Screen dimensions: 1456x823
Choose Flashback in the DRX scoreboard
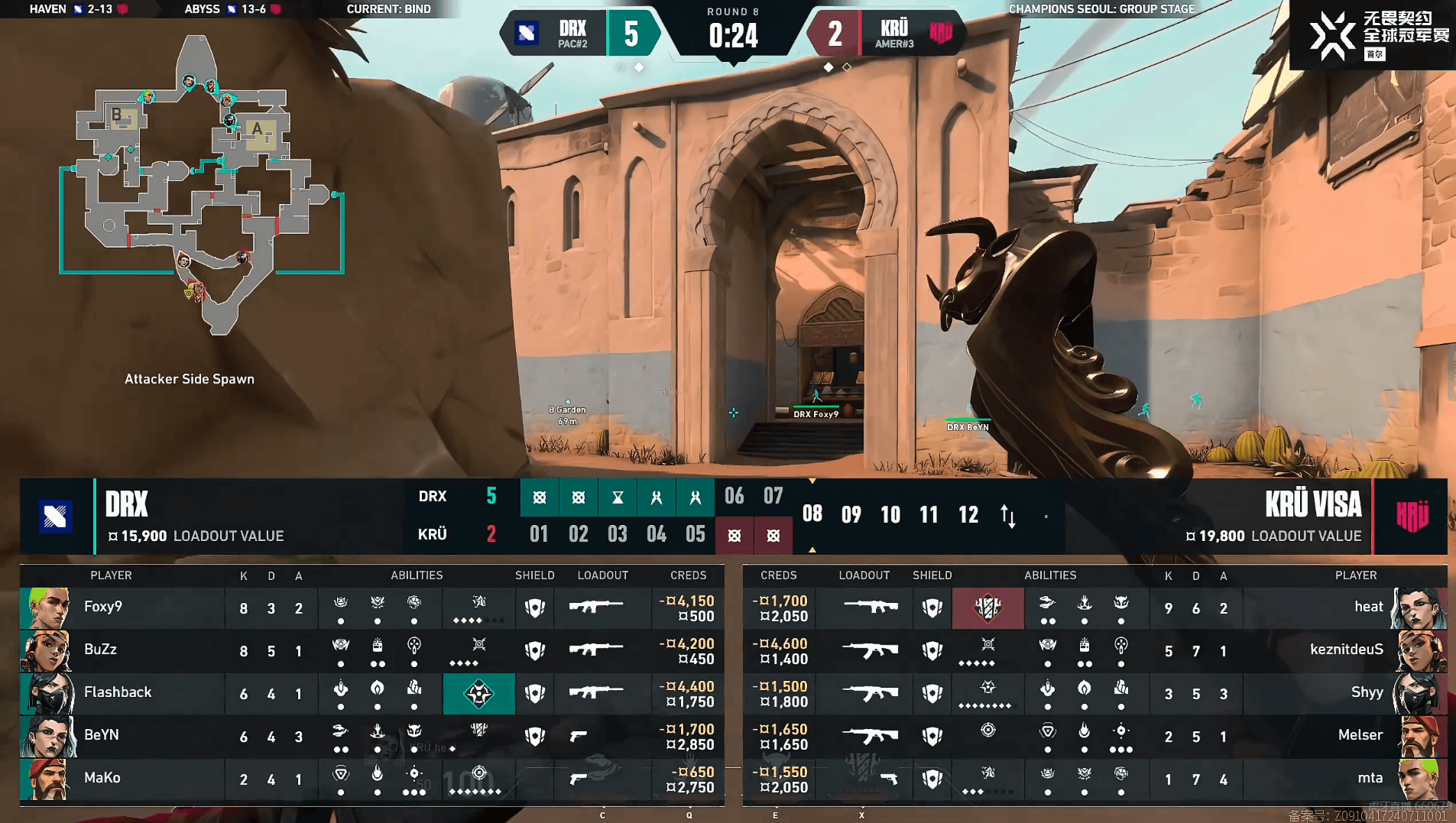pos(118,692)
